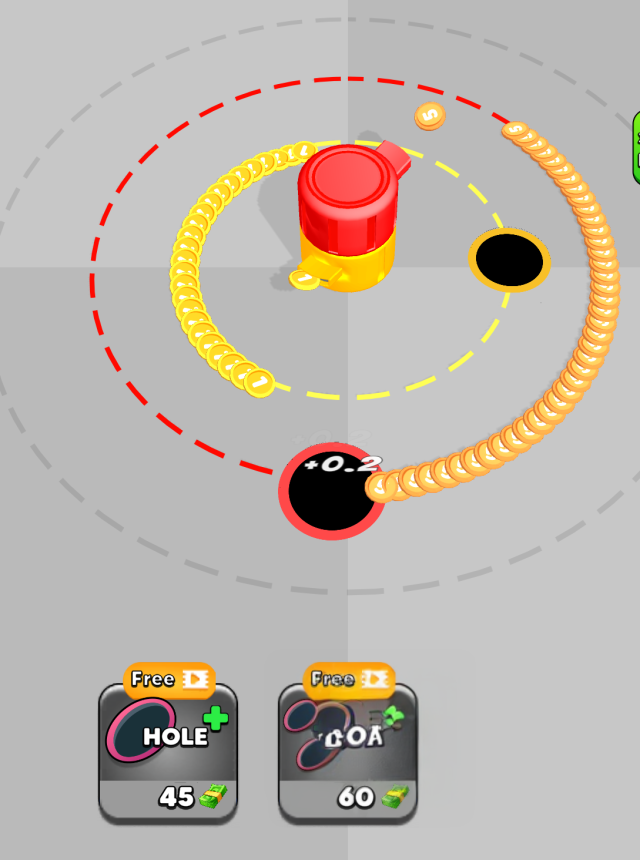The image size is (640, 860).
Task: Purchase the 60 cash upgrade card
Action: click(x=347, y=752)
